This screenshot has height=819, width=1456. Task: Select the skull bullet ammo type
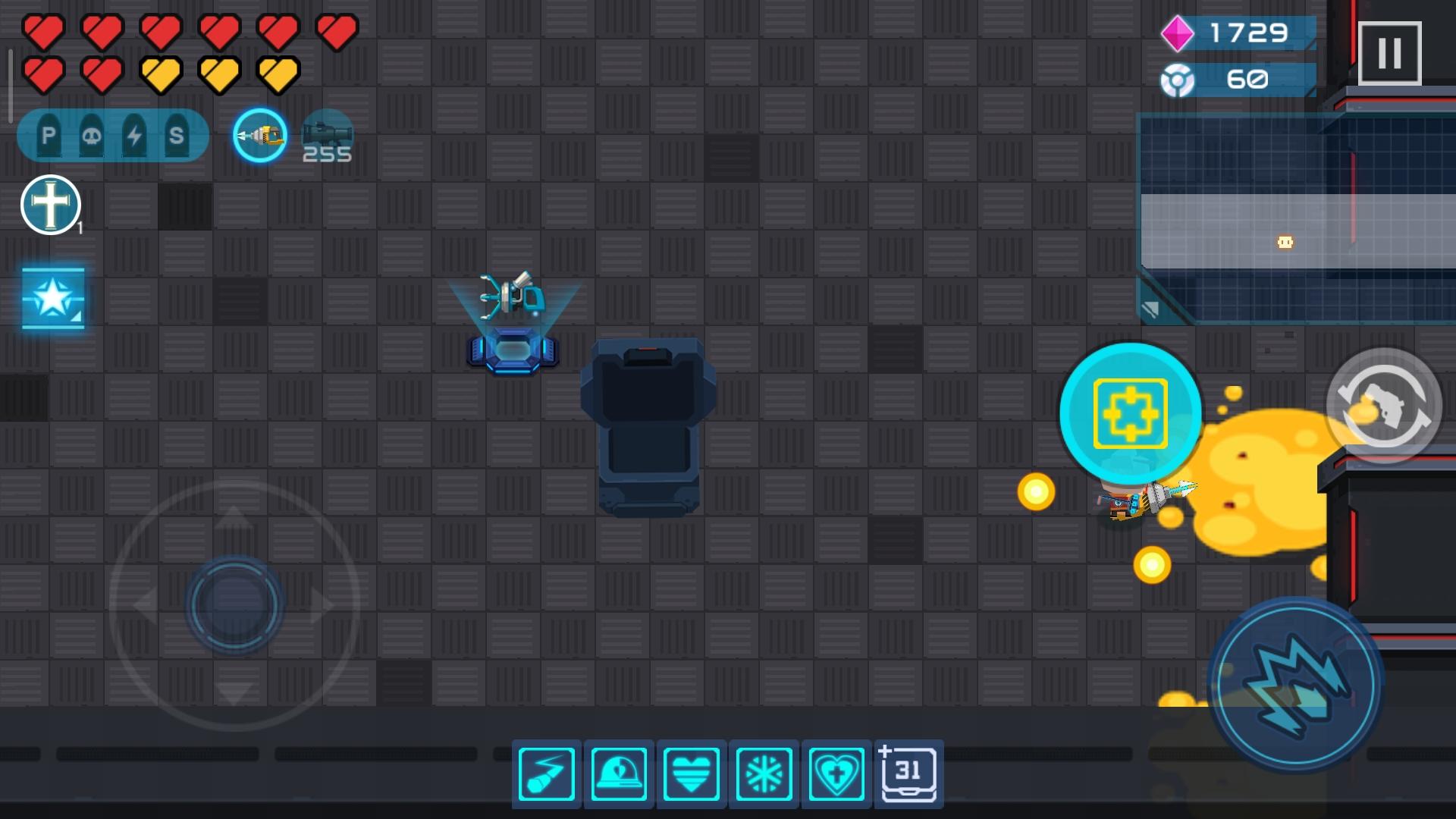[92, 135]
